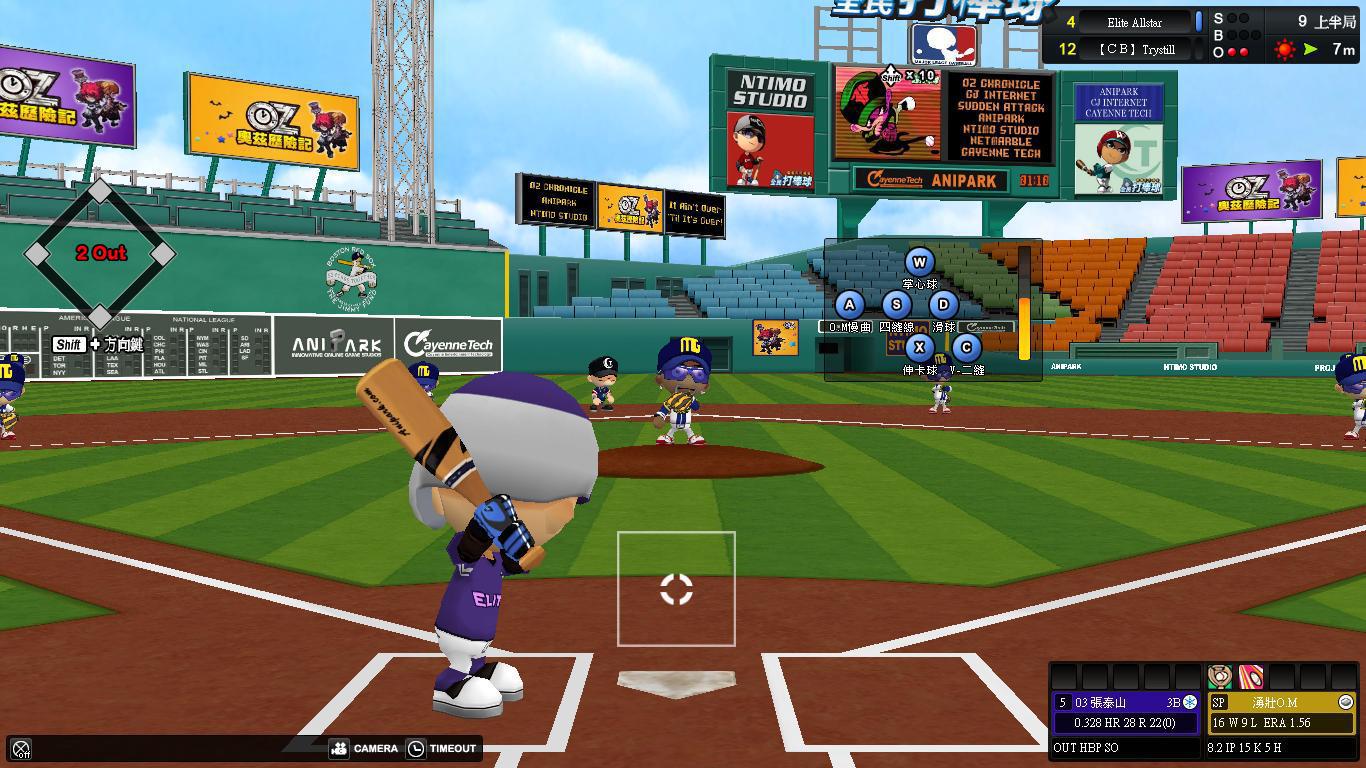
Task: Select the baseball trophy skill icon
Action: tap(1219, 677)
